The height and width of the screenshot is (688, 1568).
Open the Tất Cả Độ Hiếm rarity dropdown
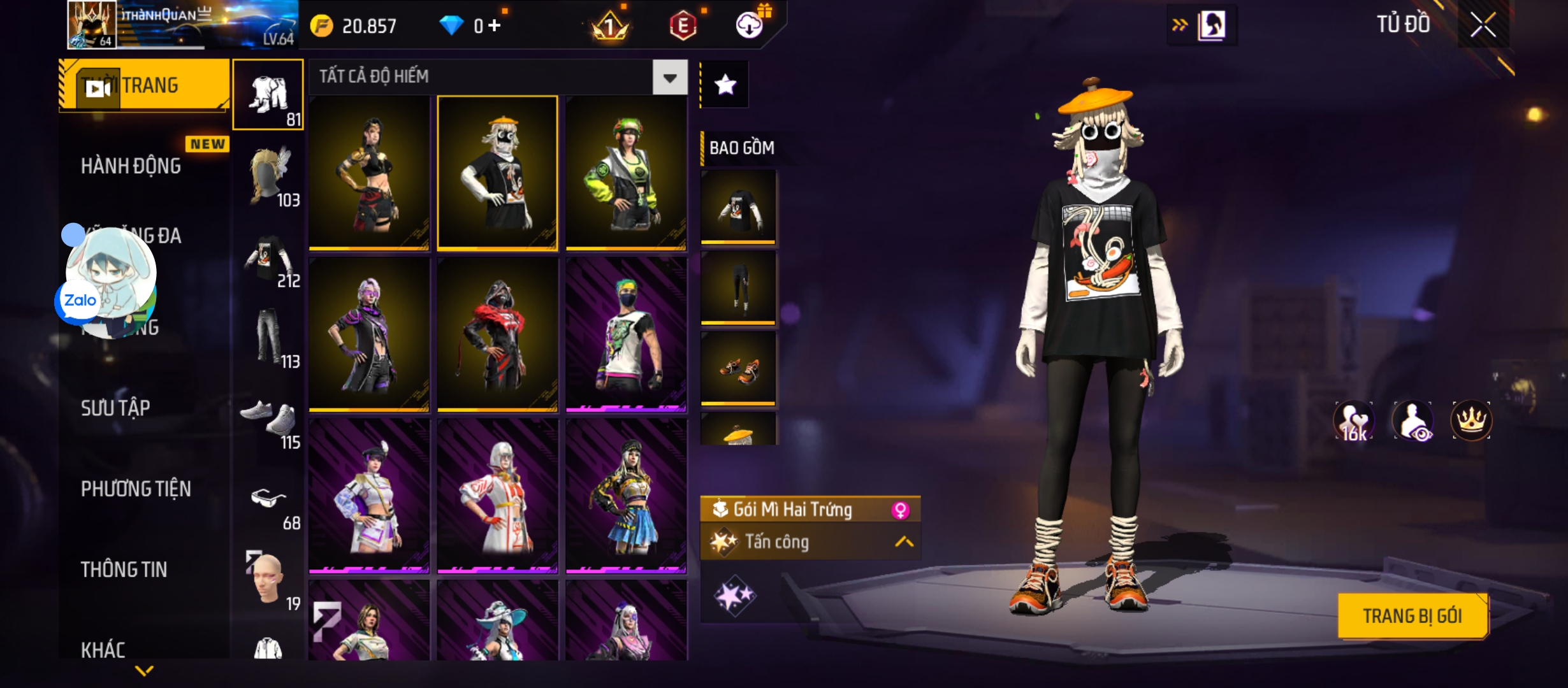point(669,78)
